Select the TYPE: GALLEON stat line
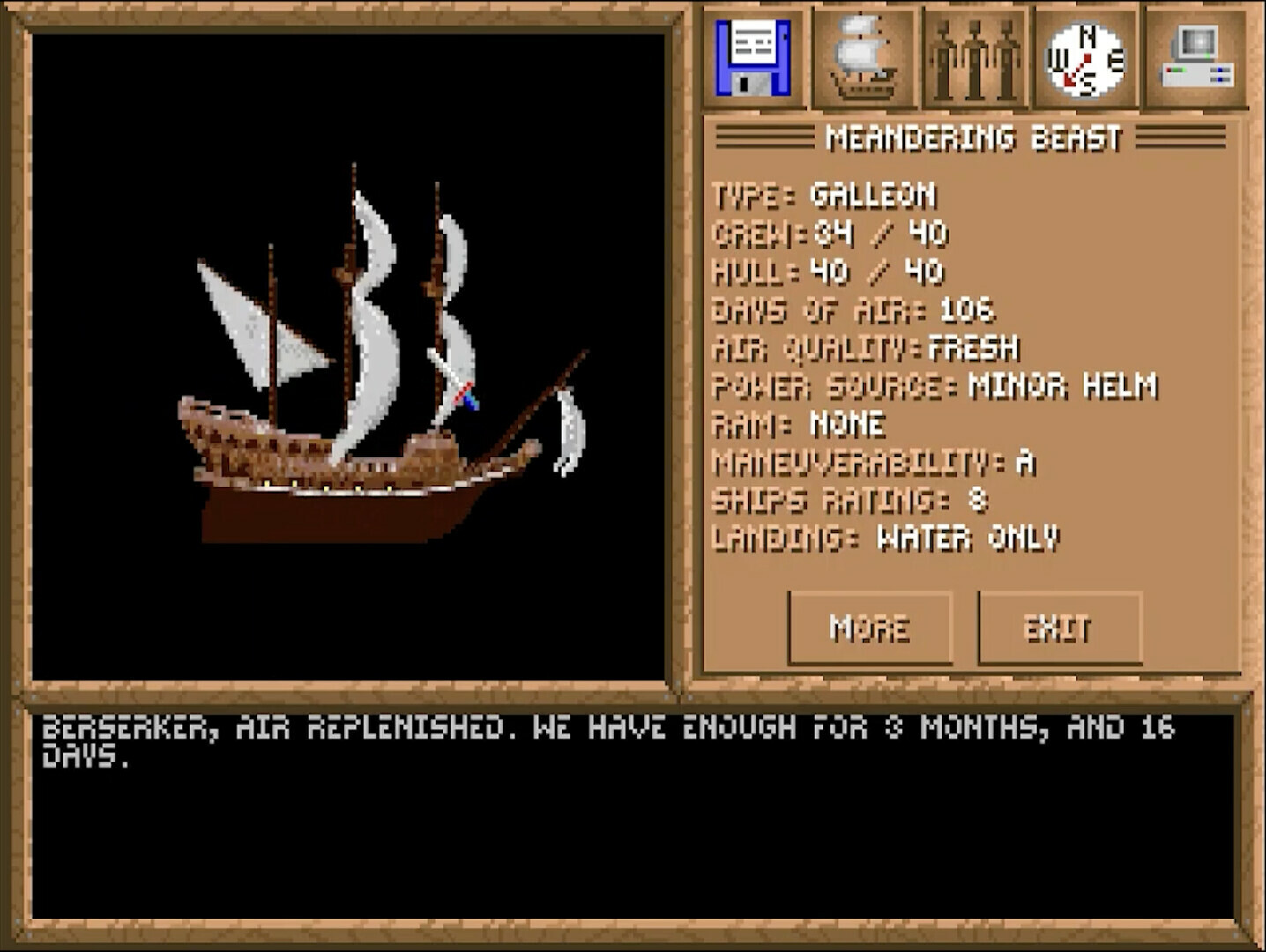The width and height of the screenshot is (1266, 952). [x=824, y=196]
